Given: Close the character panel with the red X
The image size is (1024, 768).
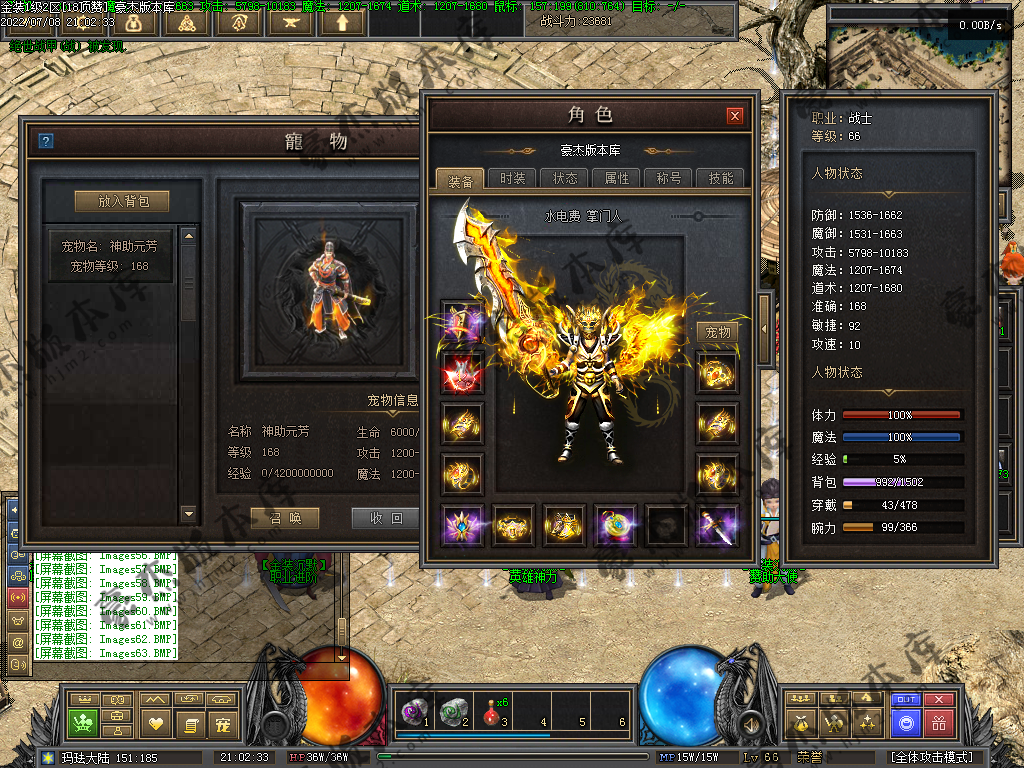Looking at the screenshot, I should [x=735, y=116].
